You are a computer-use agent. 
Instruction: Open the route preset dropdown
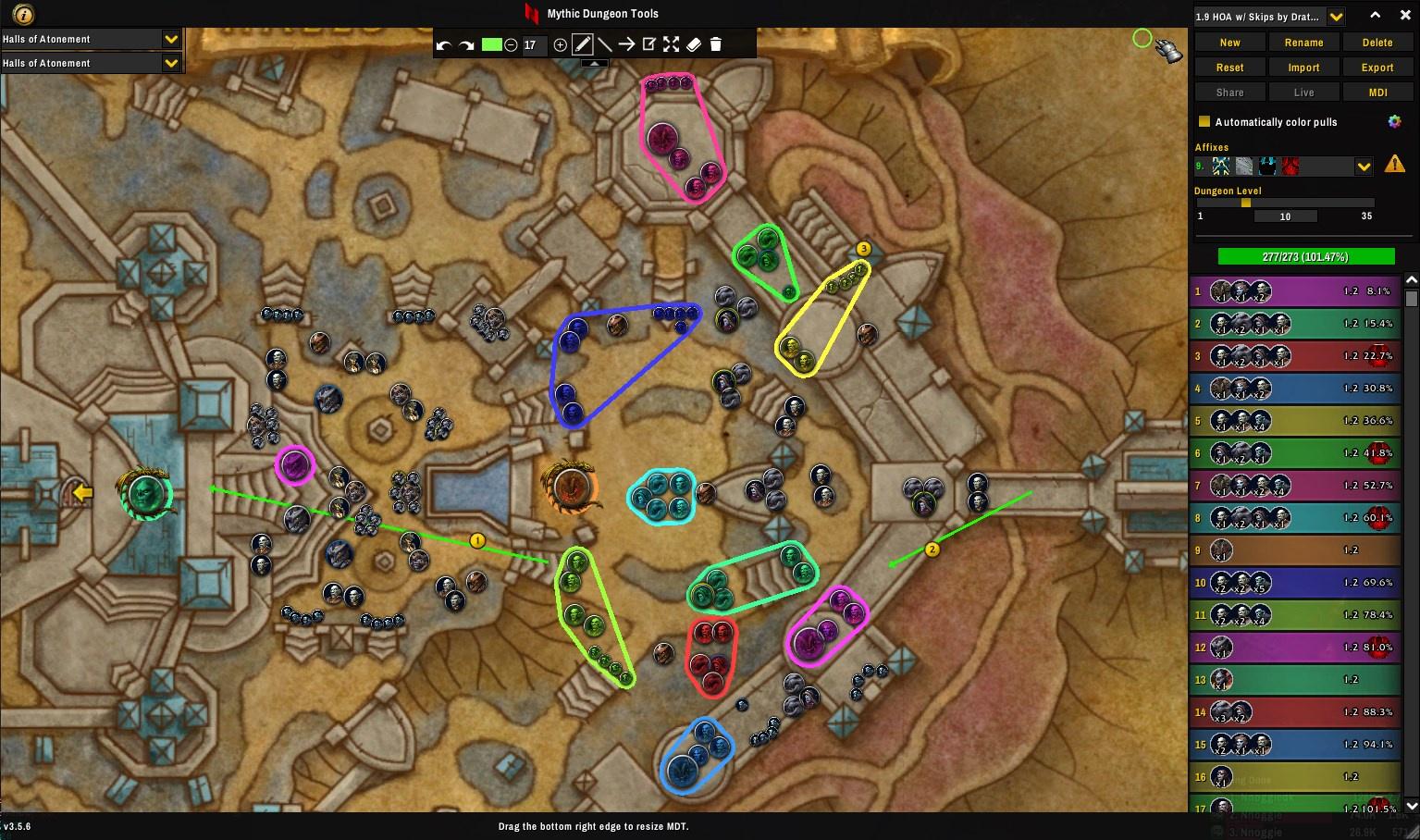[1336, 17]
